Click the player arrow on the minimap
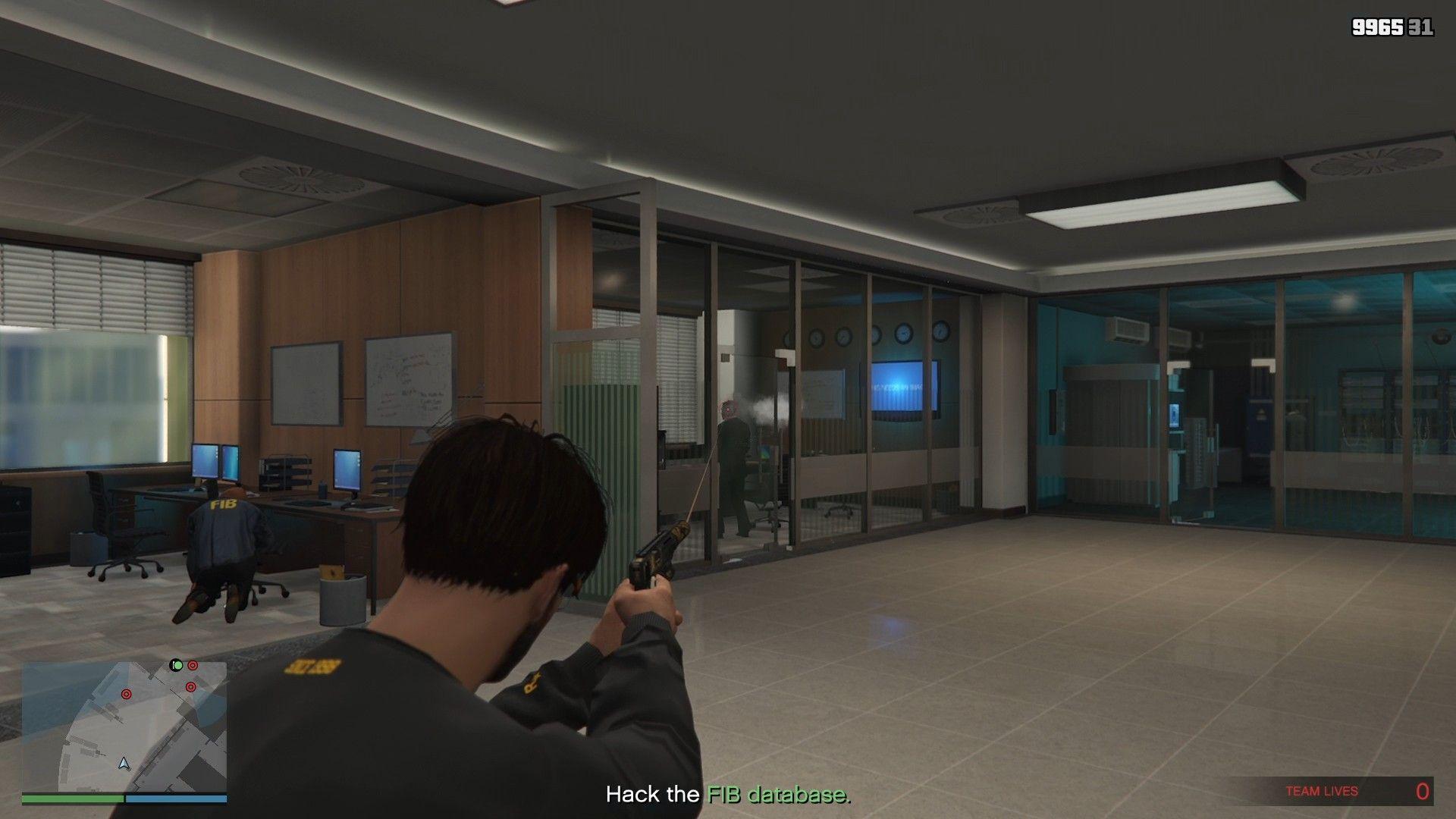This screenshot has width=1456, height=819. [124, 764]
